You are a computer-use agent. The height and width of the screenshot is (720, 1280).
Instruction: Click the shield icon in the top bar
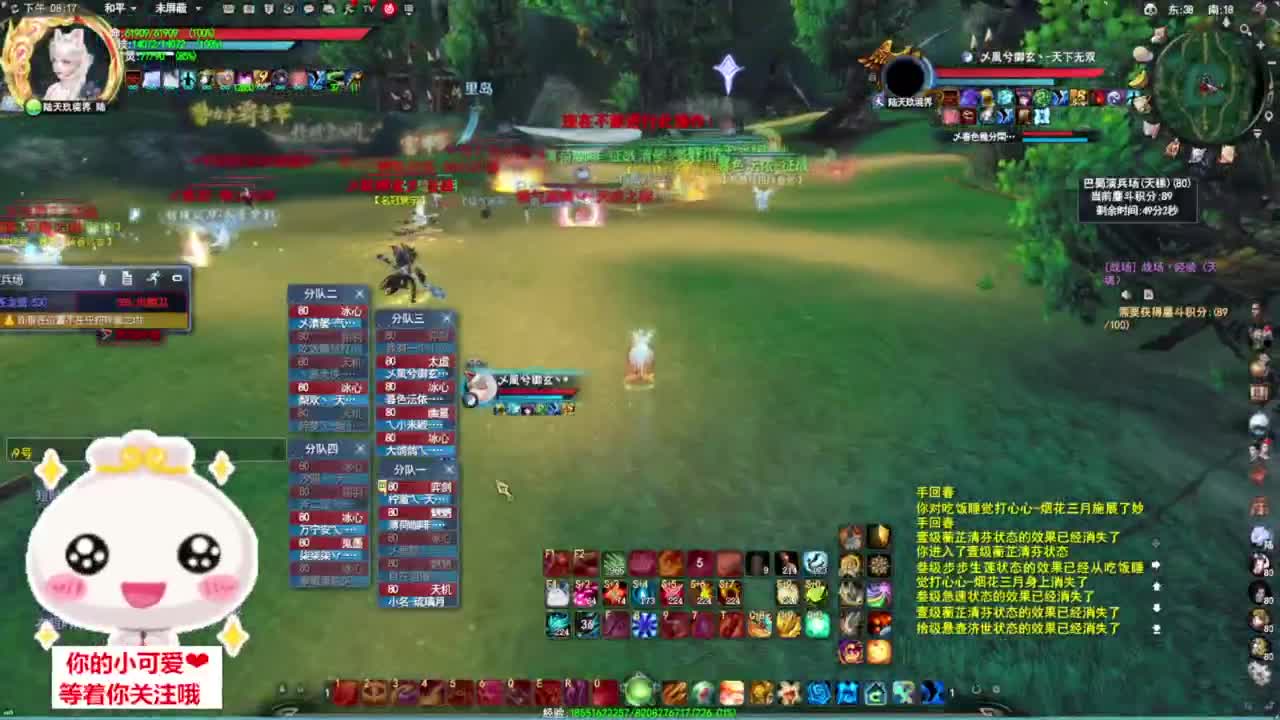tap(269, 9)
